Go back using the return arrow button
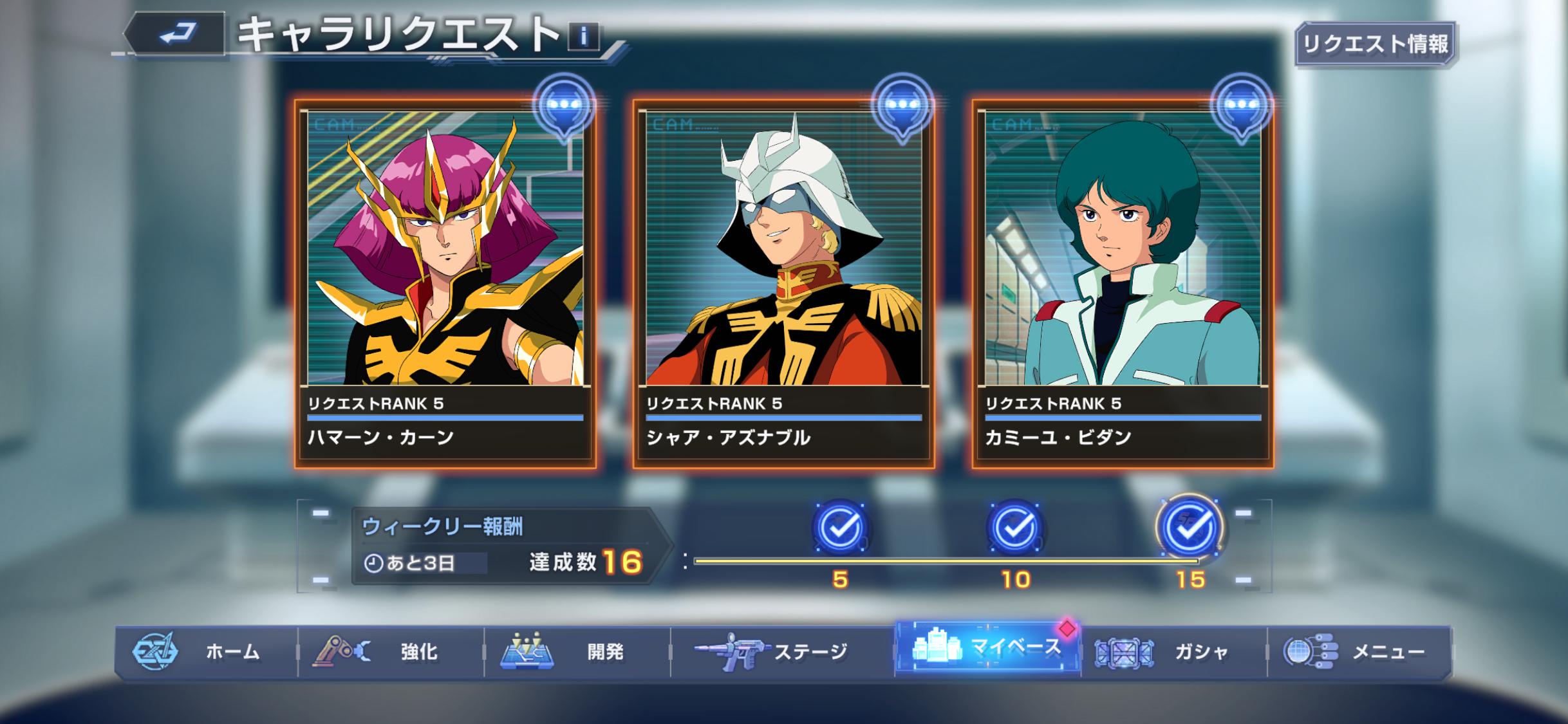Screen dimensions: 1568x724 (176, 34)
